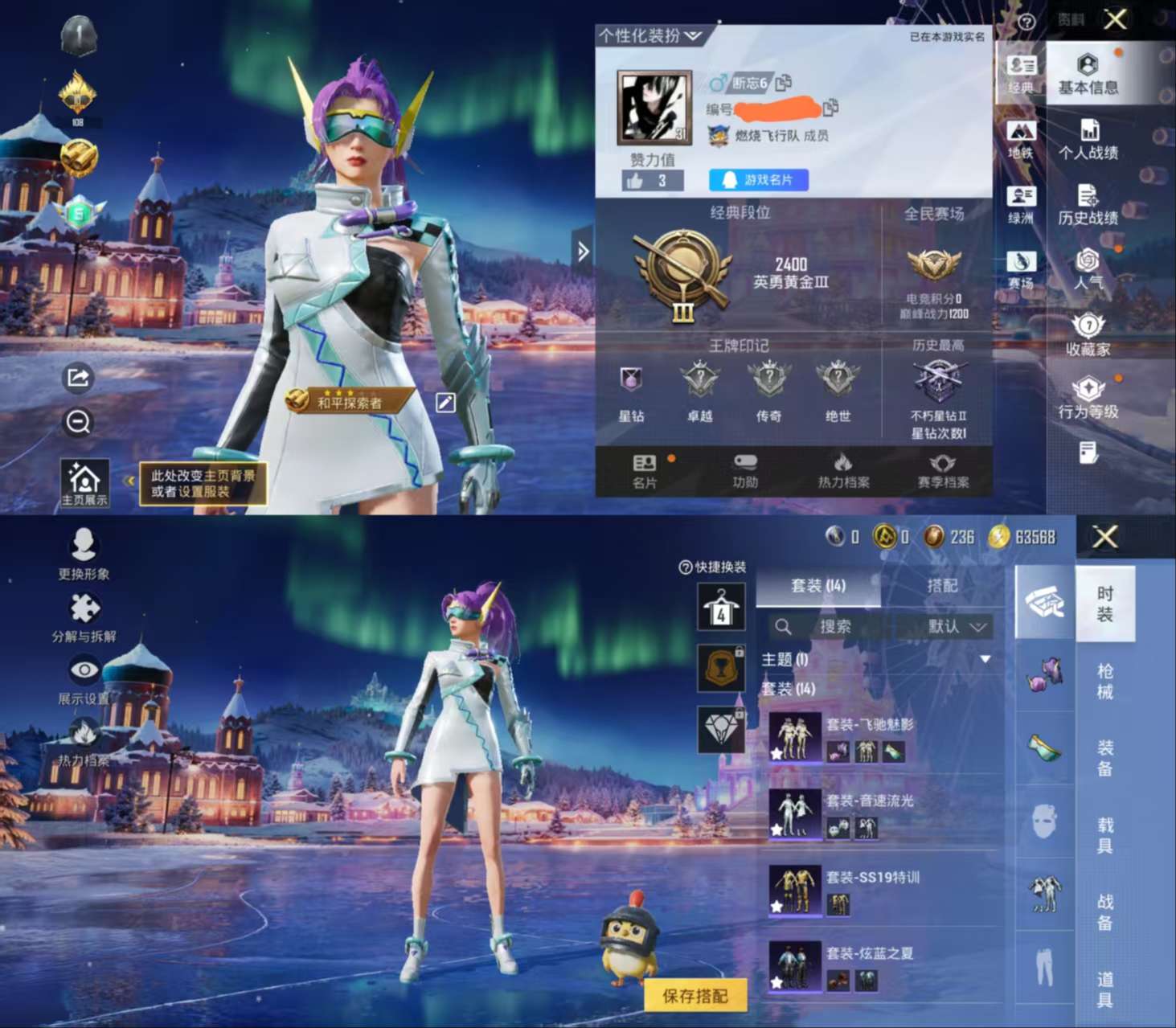Click 更换形象 change appearance icon
Image resolution: width=1176 pixels, height=1028 pixels.
click(84, 554)
